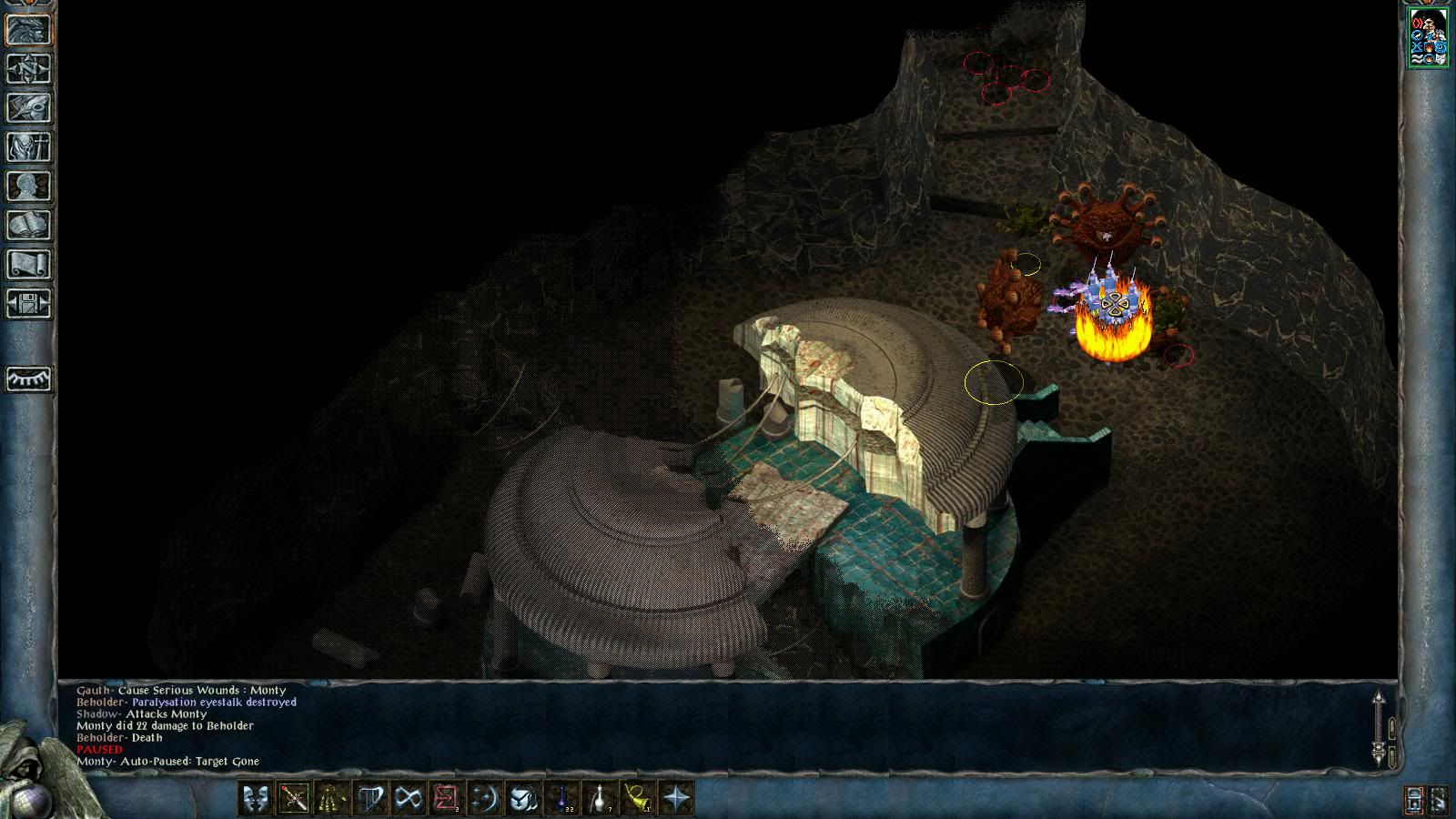Open the Mage spellbook button
This screenshot has height=819, width=1456.
click(x=28, y=225)
